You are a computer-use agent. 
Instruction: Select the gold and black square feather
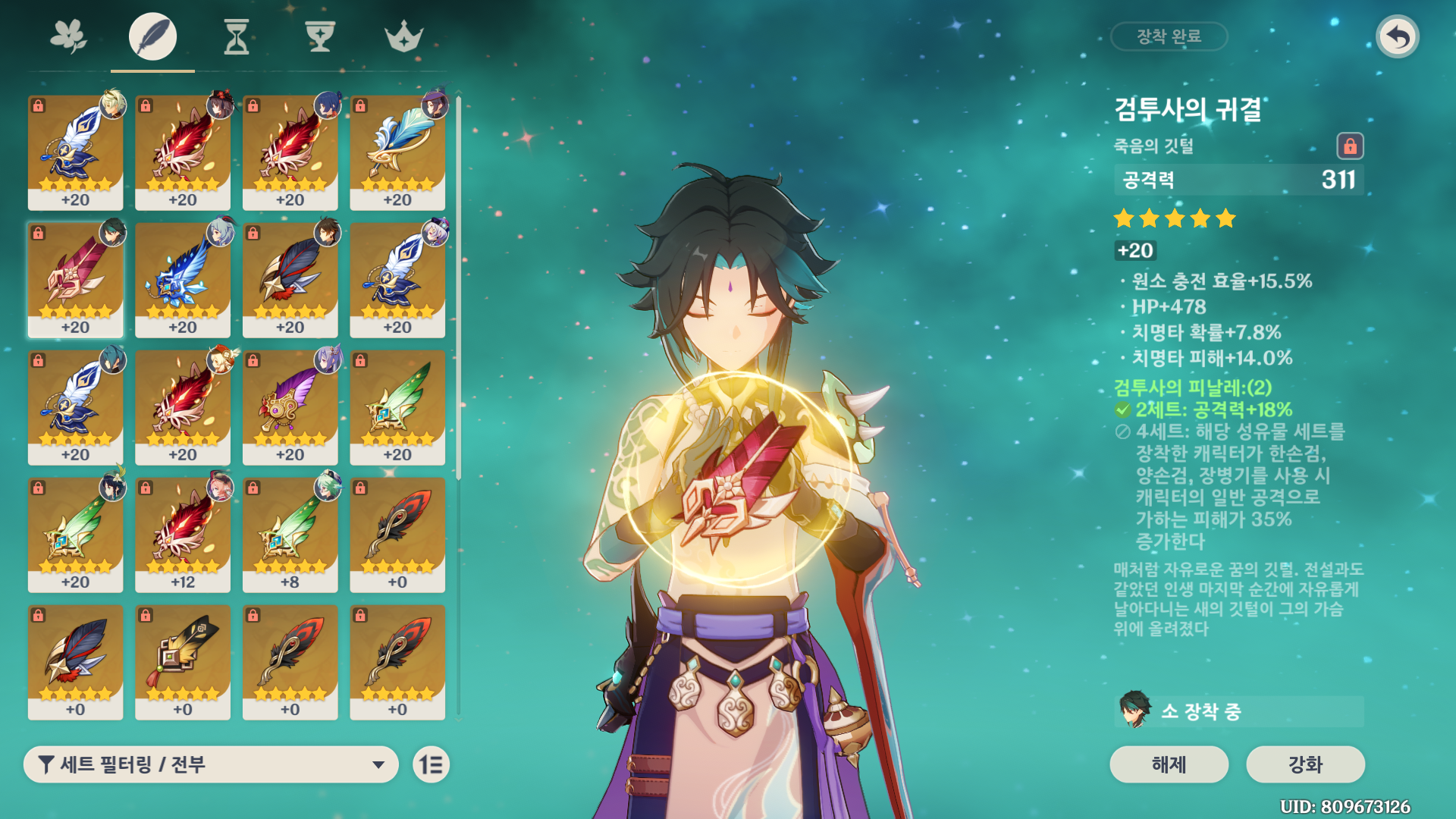[183, 662]
